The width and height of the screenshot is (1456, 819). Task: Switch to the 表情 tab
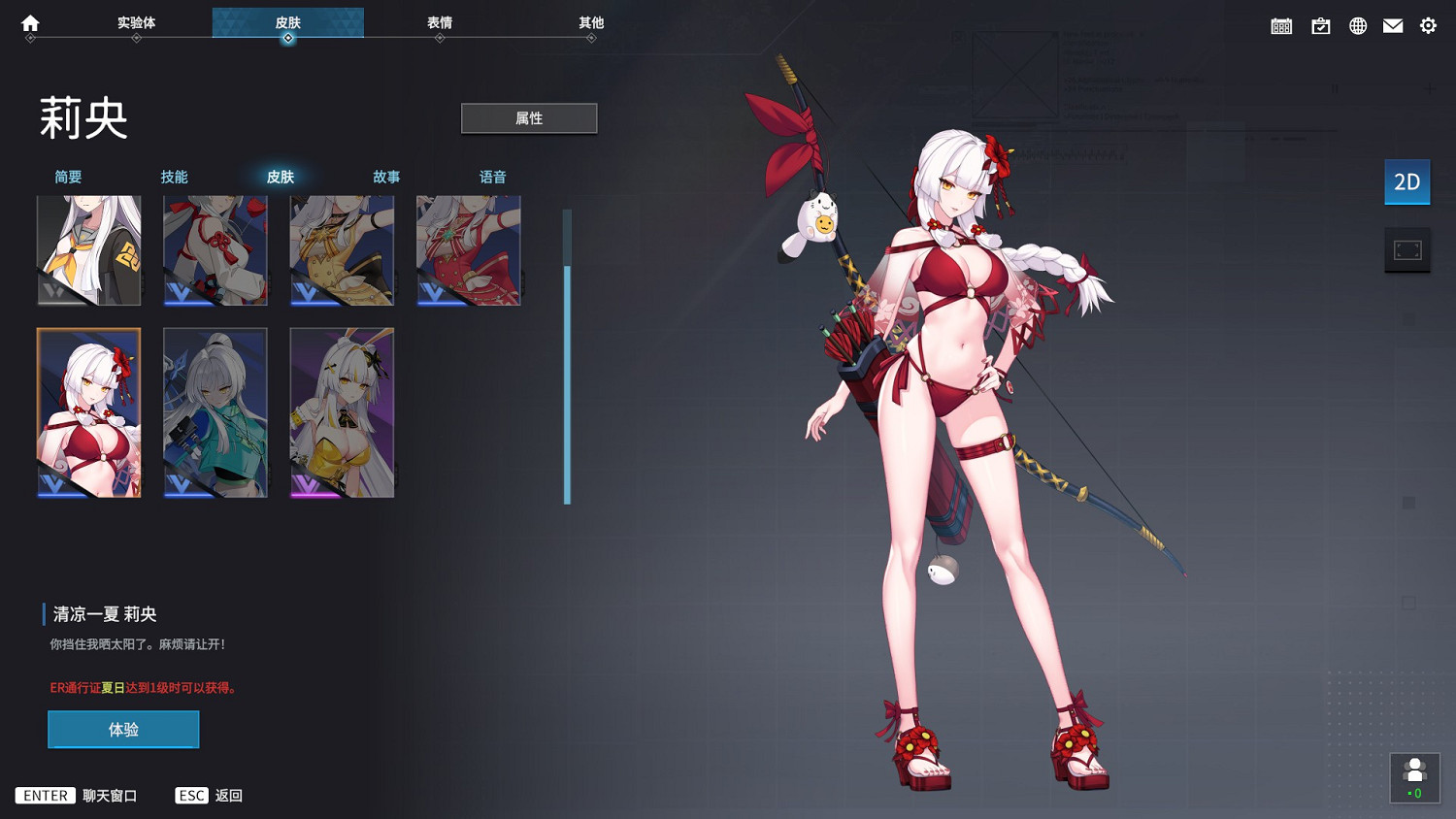click(x=439, y=23)
